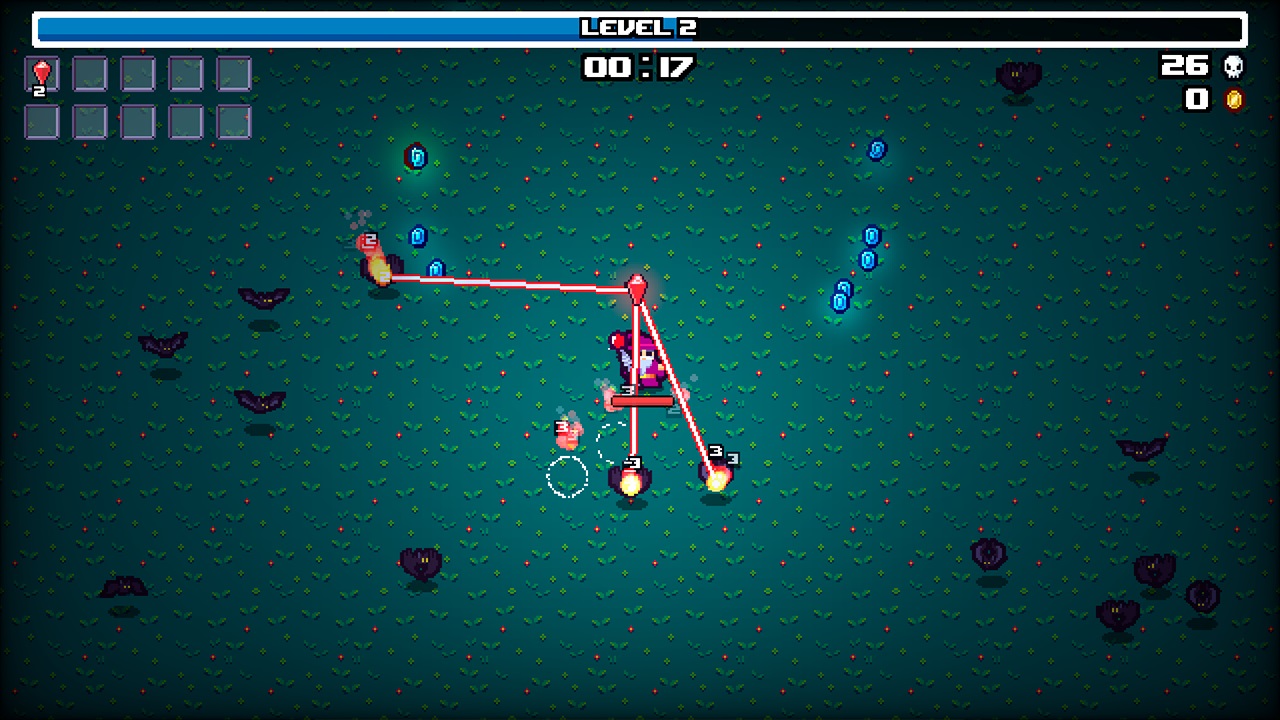
Task: Click the last empty slot in top row
Action: 234,75
